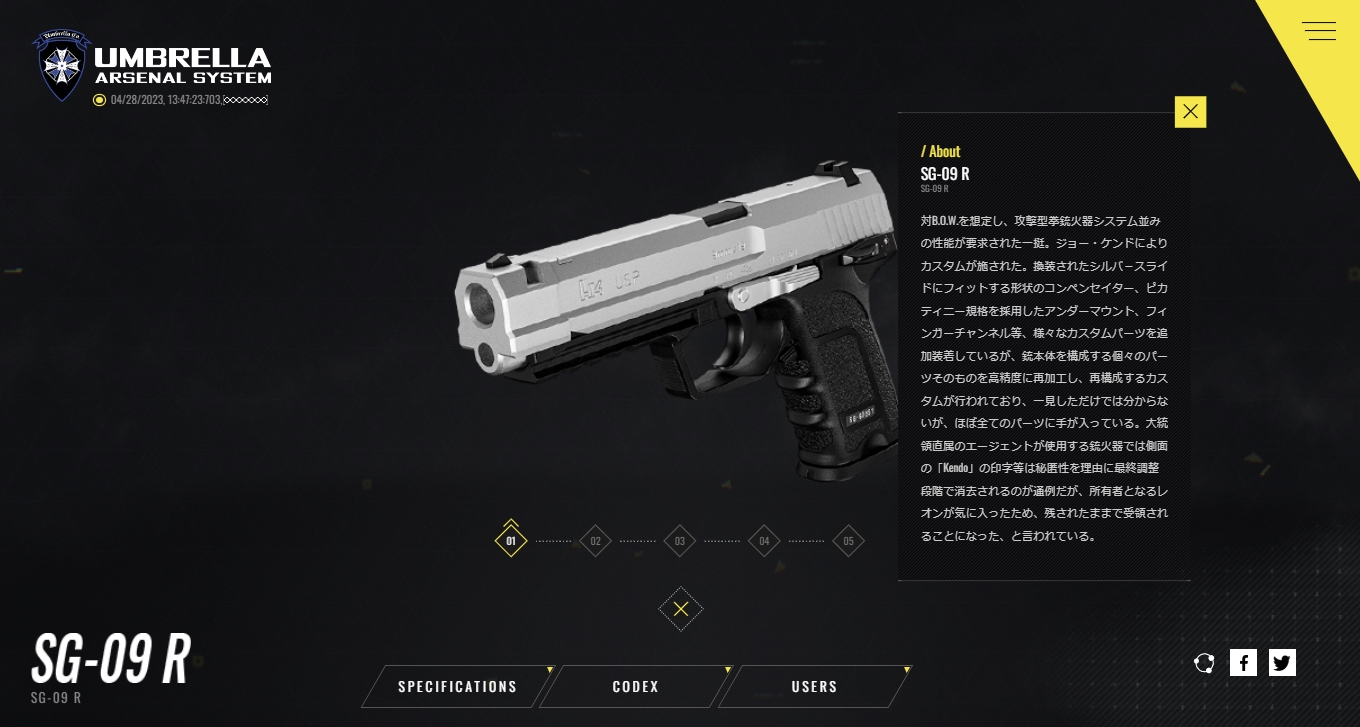Image resolution: width=1360 pixels, height=727 pixels.
Task: Select hotspot marker 02
Action: coord(595,541)
